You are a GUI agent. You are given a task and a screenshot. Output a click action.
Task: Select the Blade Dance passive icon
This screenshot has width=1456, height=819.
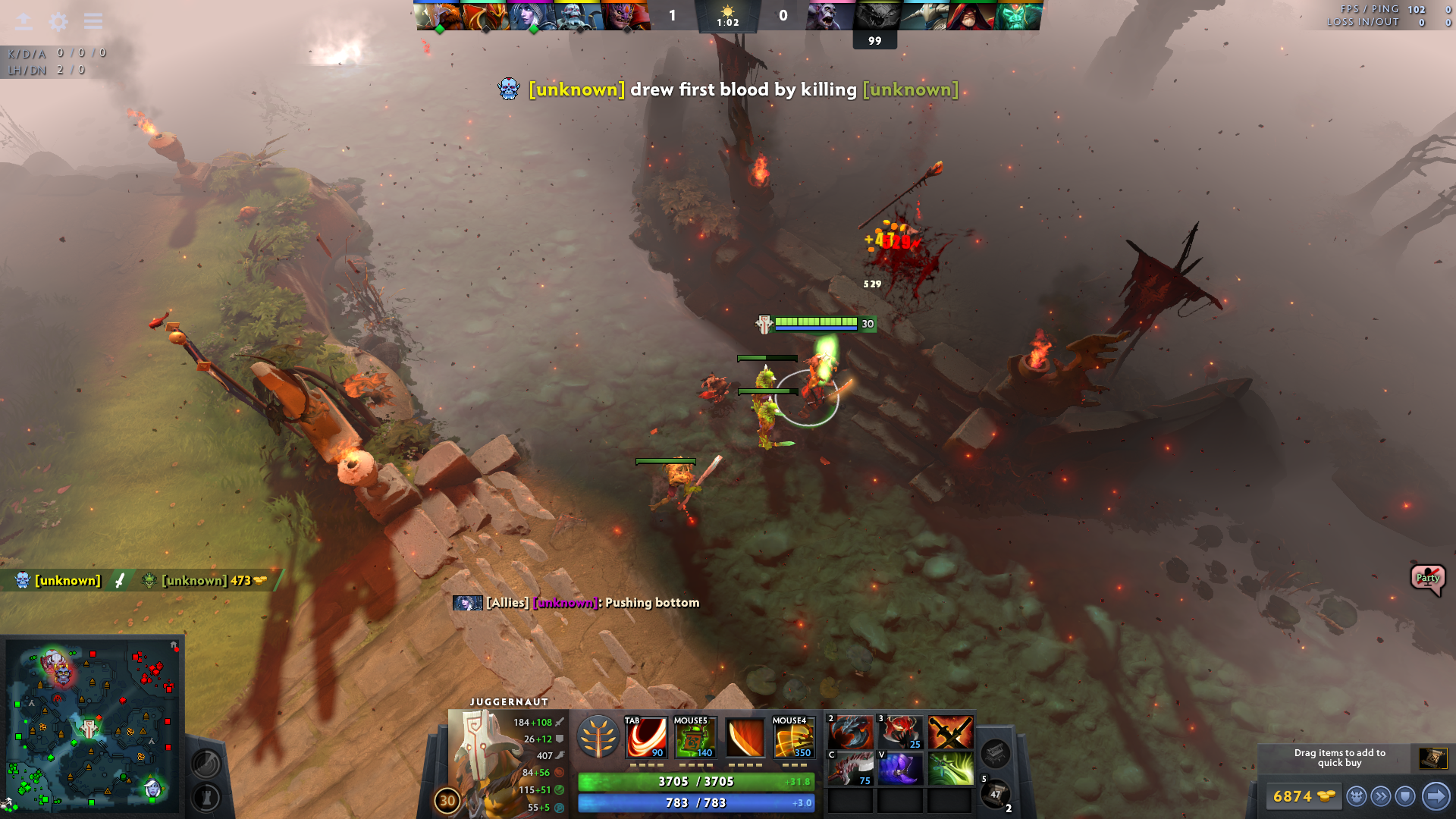[x=745, y=737]
